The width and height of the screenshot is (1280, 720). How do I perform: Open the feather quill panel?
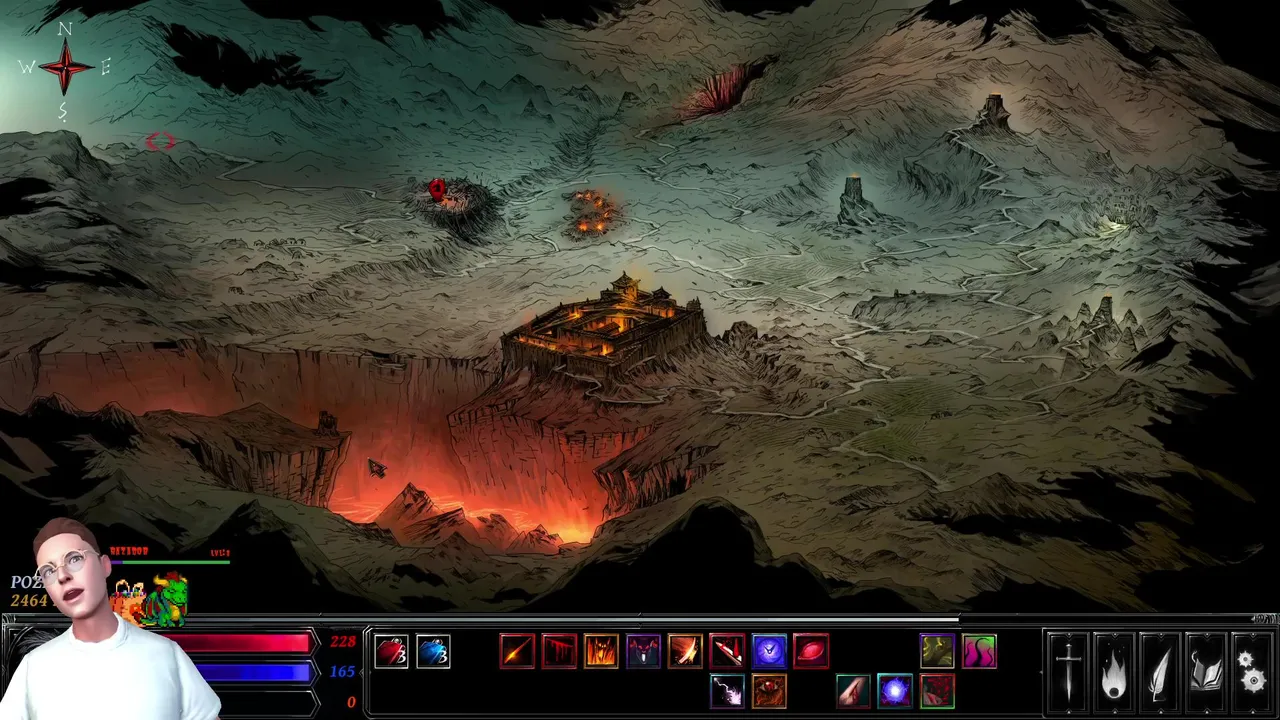[1159, 672]
